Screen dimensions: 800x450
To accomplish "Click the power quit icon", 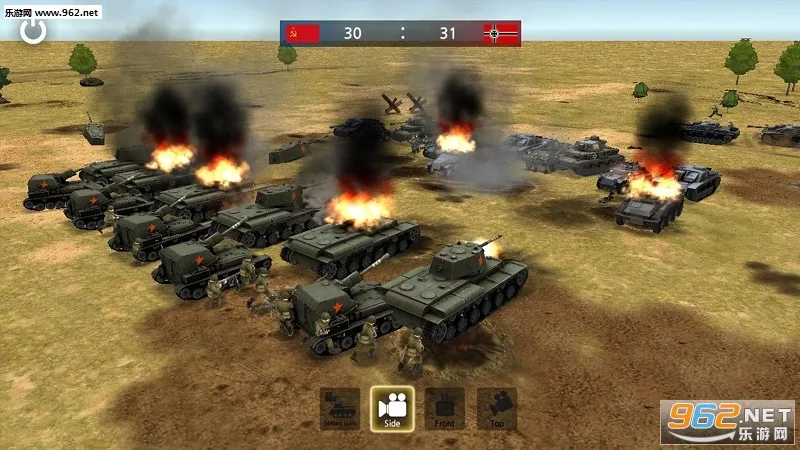I will pyautogui.click(x=33, y=30).
